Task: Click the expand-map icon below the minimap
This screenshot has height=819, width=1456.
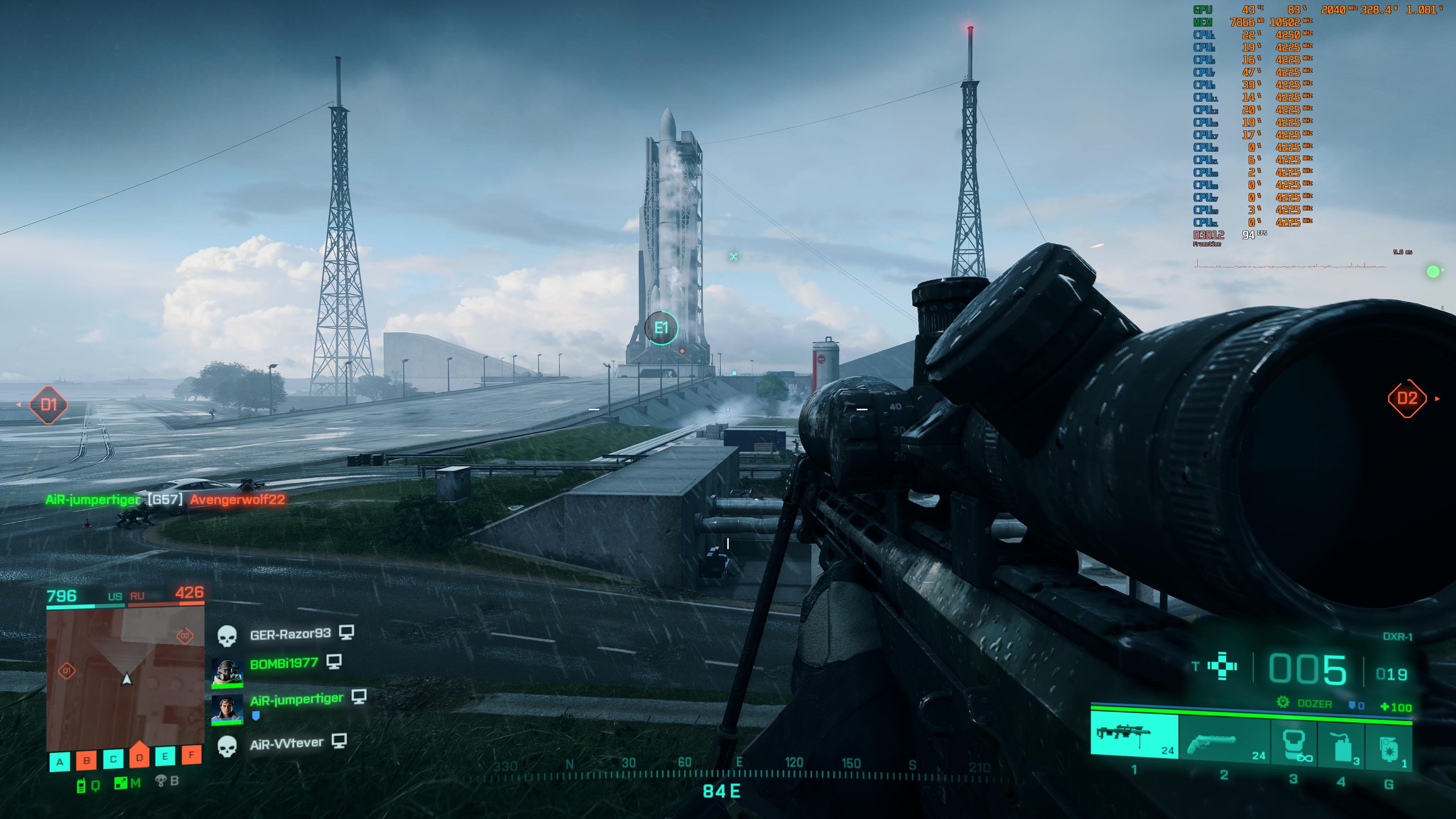Action: (x=121, y=783)
